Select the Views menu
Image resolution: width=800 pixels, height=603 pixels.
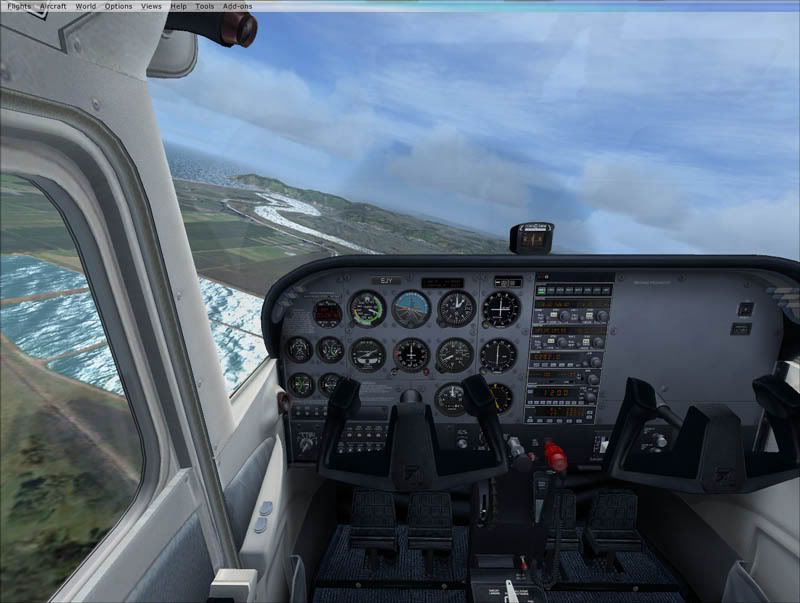point(151,6)
